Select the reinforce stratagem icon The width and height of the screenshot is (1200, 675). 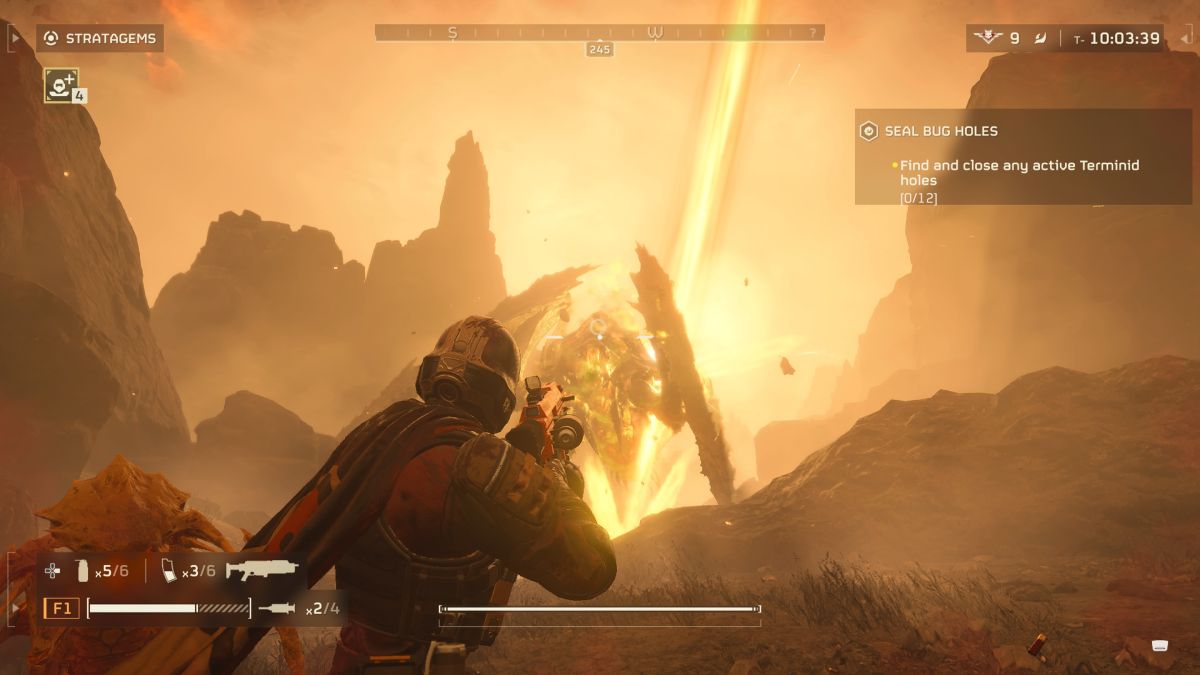pyautogui.click(x=61, y=84)
